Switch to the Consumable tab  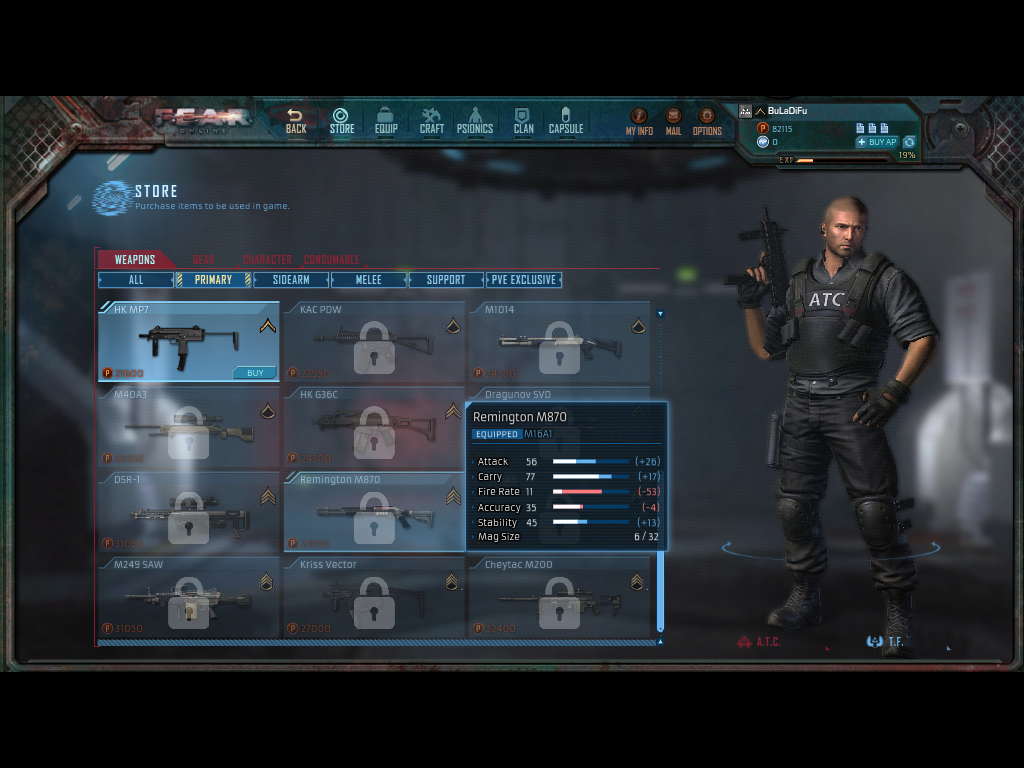331,260
